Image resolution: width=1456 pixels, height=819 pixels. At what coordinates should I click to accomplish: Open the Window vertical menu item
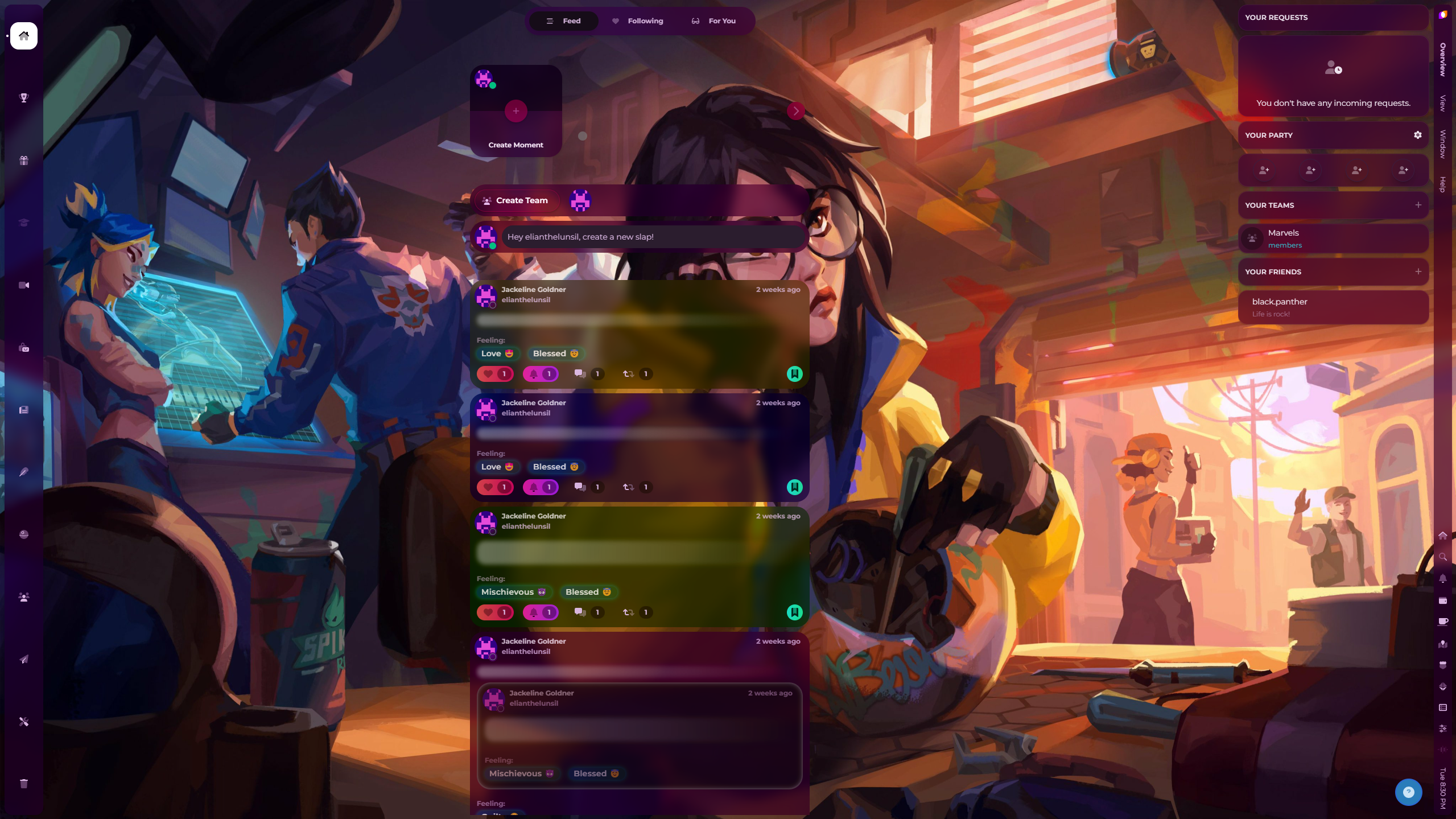coord(1443,143)
